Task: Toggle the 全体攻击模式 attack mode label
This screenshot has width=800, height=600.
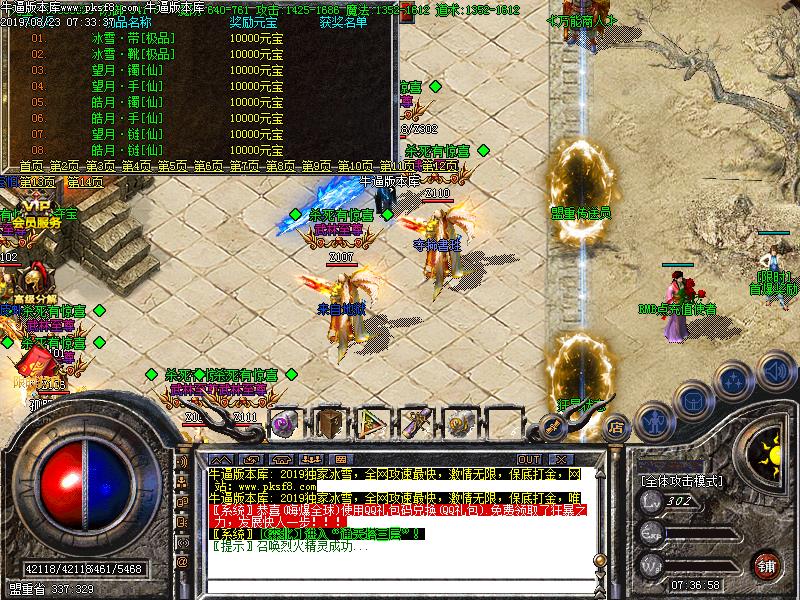Action: point(682,481)
